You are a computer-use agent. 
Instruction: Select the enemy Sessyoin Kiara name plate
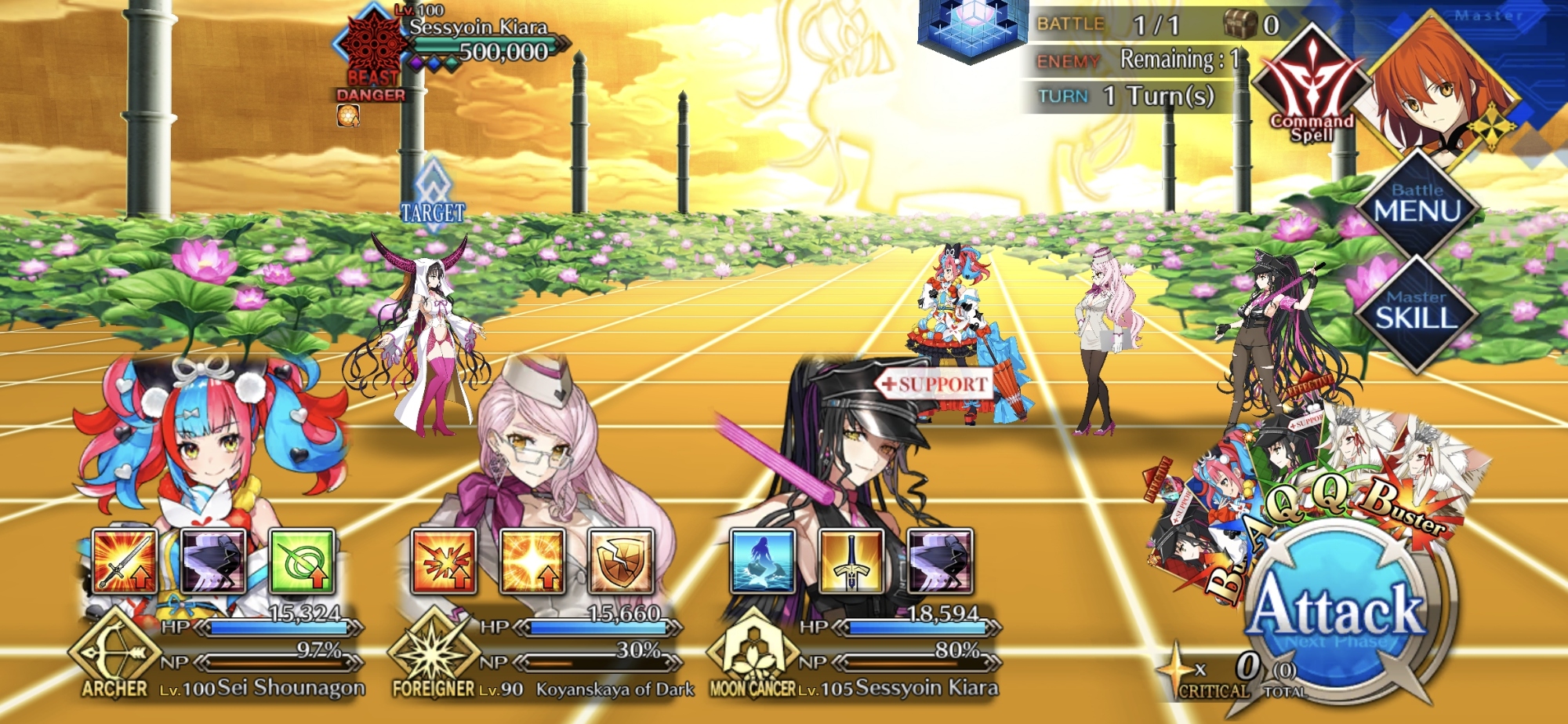[x=478, y=28]
